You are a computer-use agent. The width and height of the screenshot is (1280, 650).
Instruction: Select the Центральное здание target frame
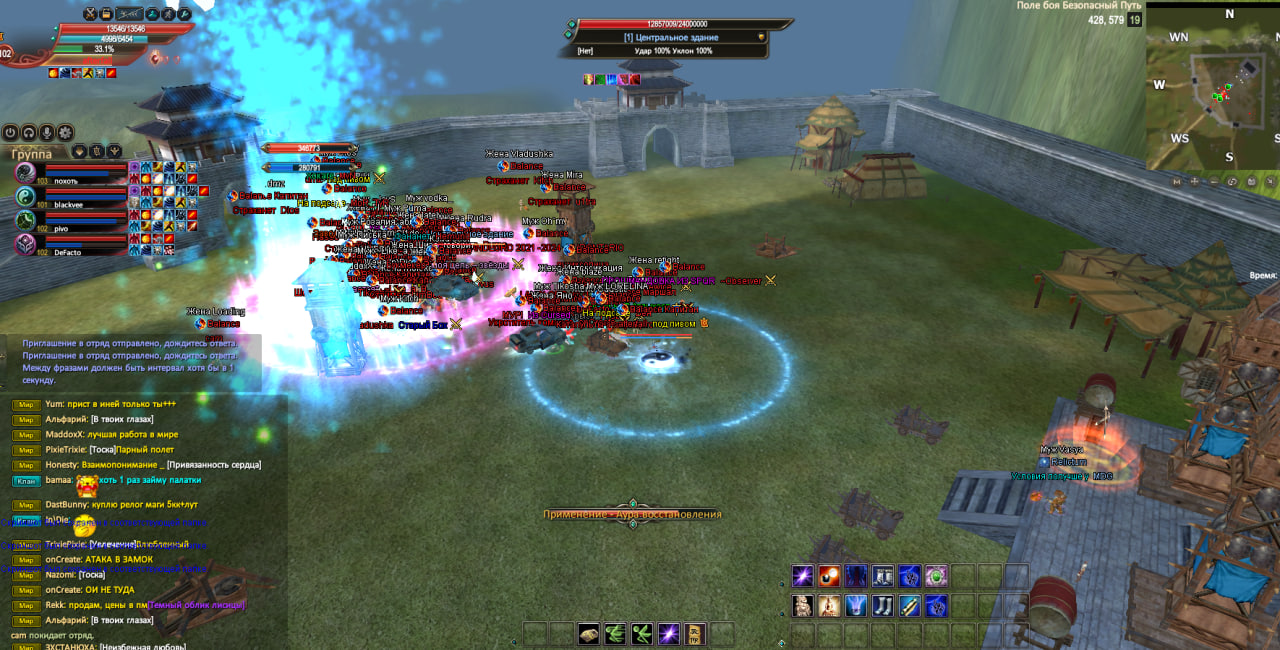(x=672, y=37)
